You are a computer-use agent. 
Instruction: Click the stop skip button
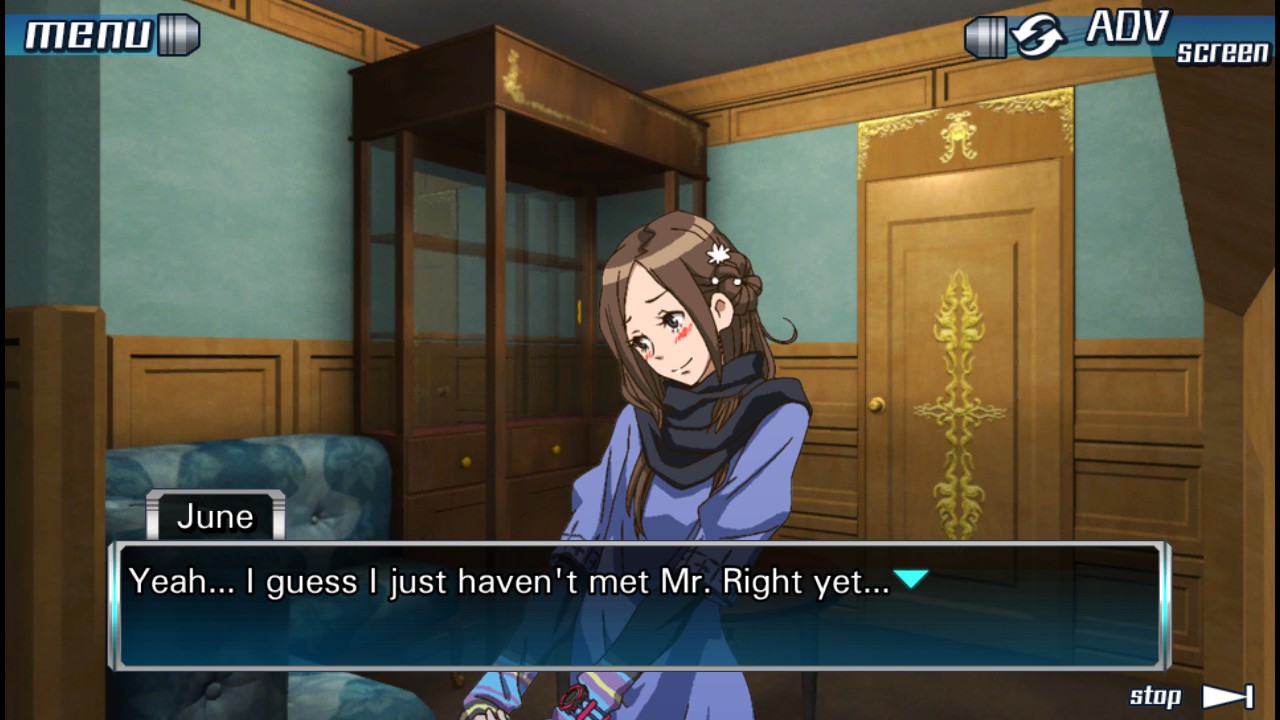coord(1191,696)
